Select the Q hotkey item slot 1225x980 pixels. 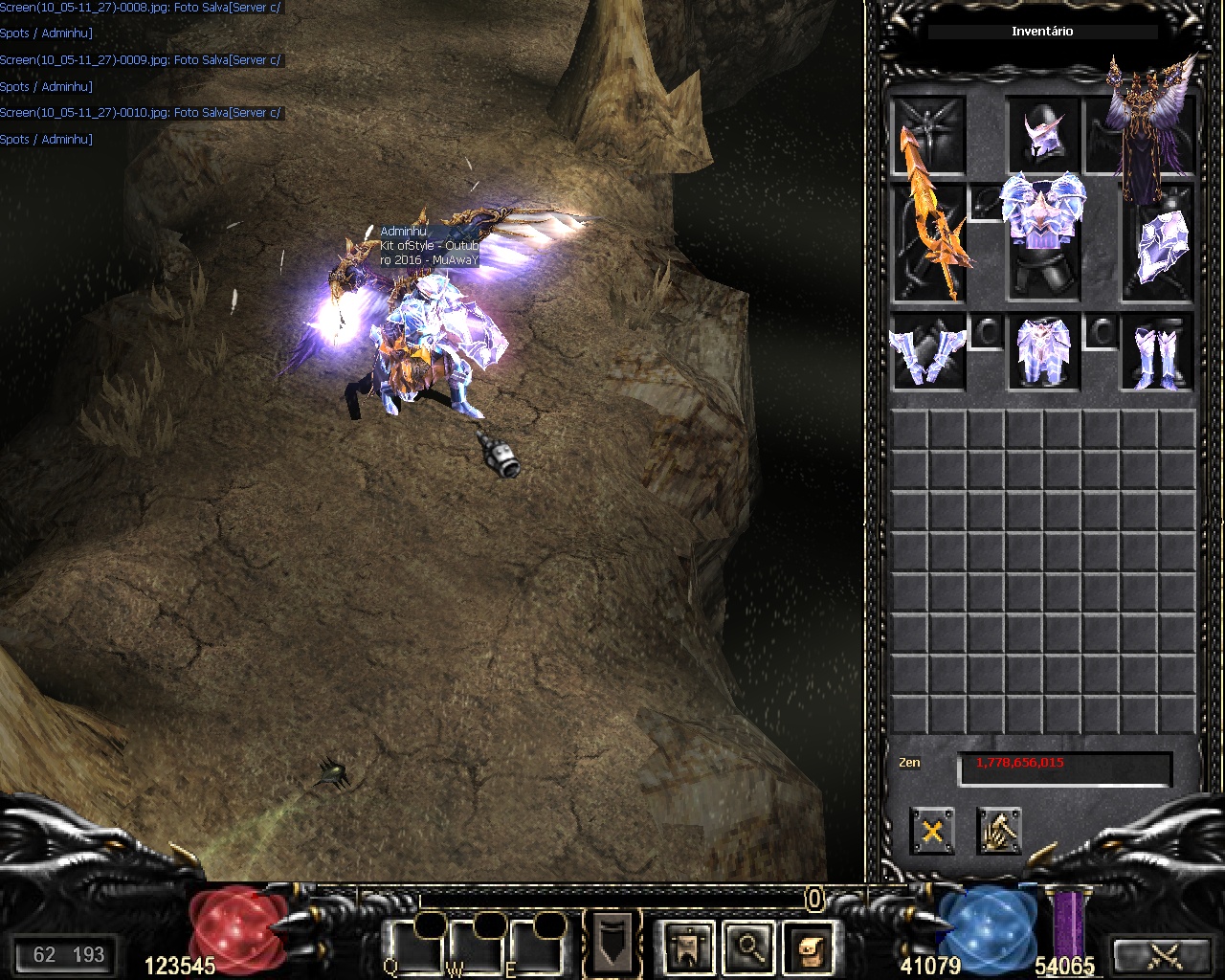tap(413, 947)
